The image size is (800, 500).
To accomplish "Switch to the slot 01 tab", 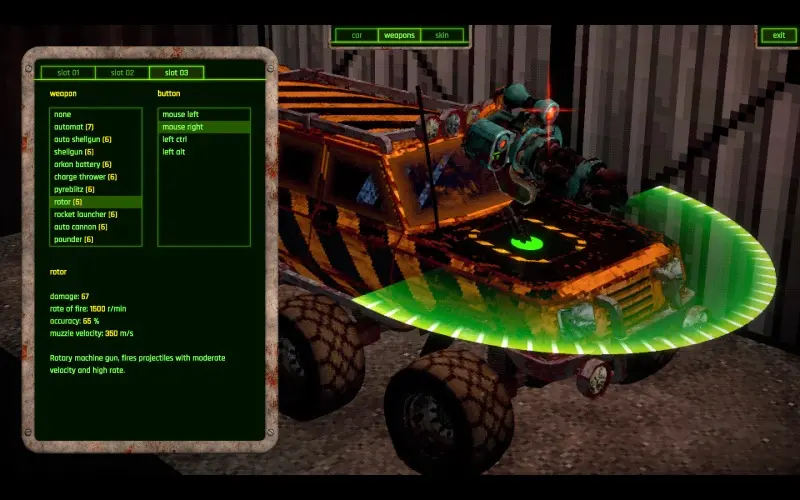I will 68,73.
